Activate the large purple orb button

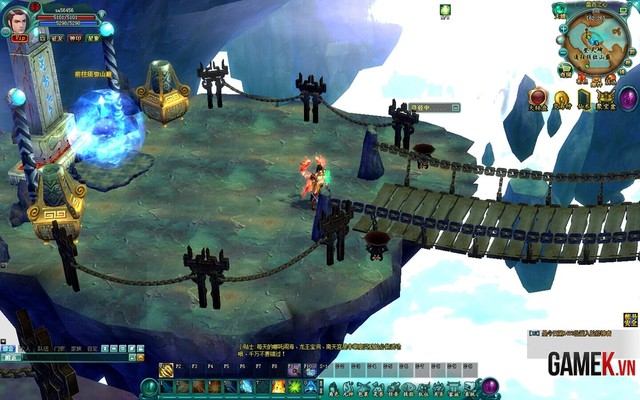(629, 98)
